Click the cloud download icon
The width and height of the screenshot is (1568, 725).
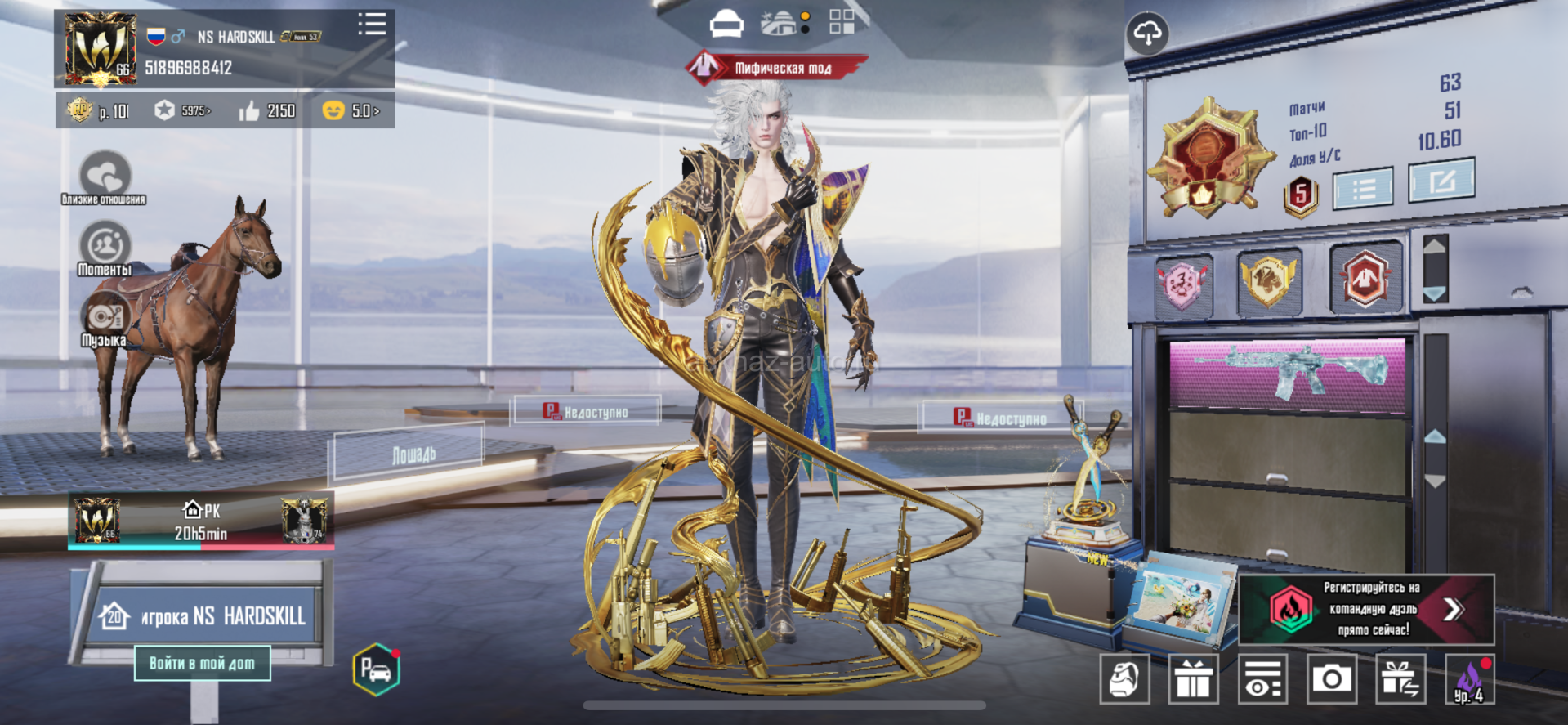pyautogui.click(x=1147, y=34)
